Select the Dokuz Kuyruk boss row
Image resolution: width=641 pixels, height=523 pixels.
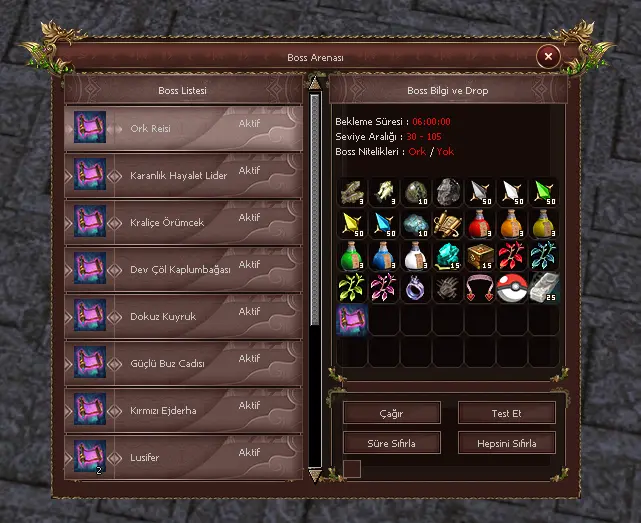click(x=183, y=317)
